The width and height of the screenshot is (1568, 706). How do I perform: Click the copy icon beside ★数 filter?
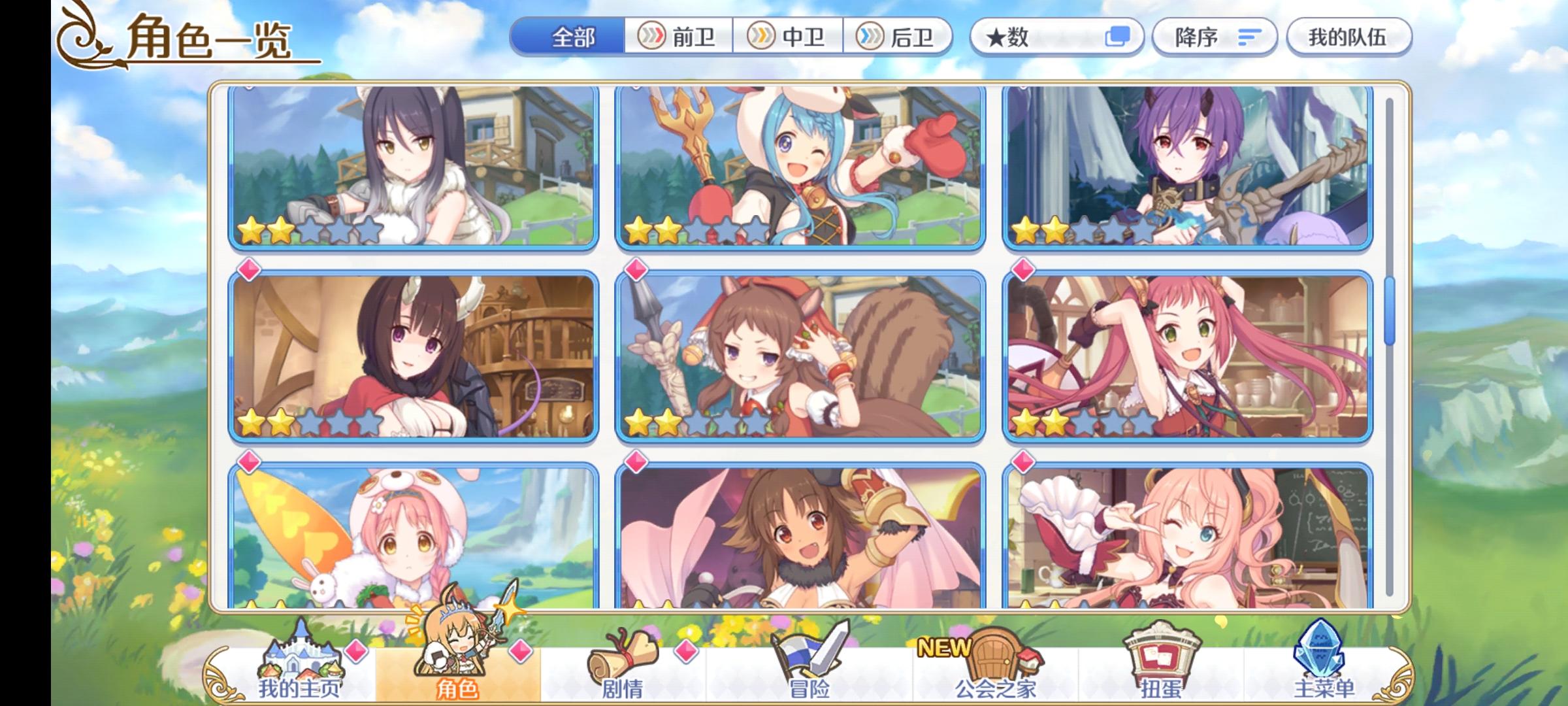(x=1117, y=39)
